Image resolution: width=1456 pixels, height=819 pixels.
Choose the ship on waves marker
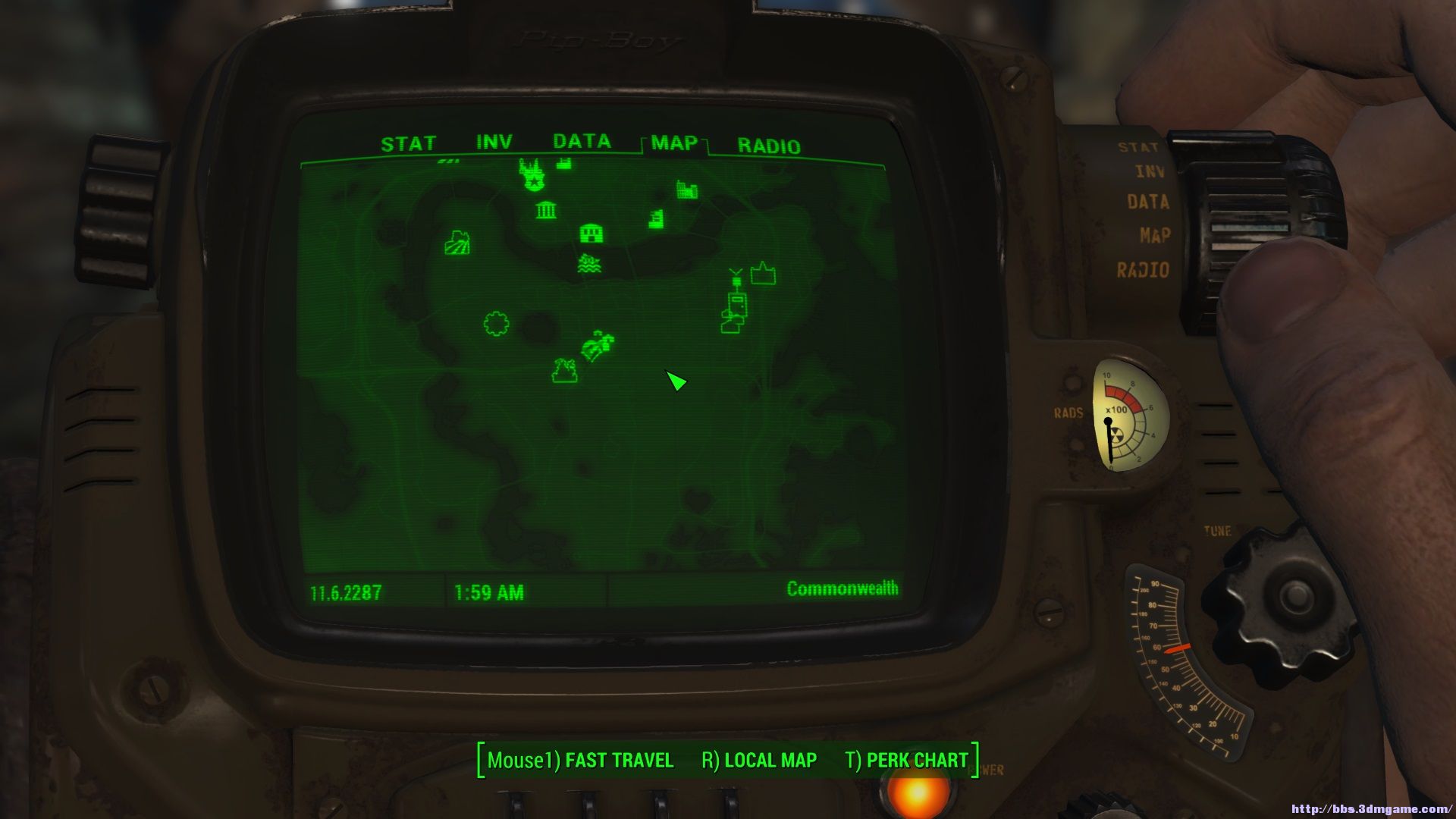pos(589,264)
